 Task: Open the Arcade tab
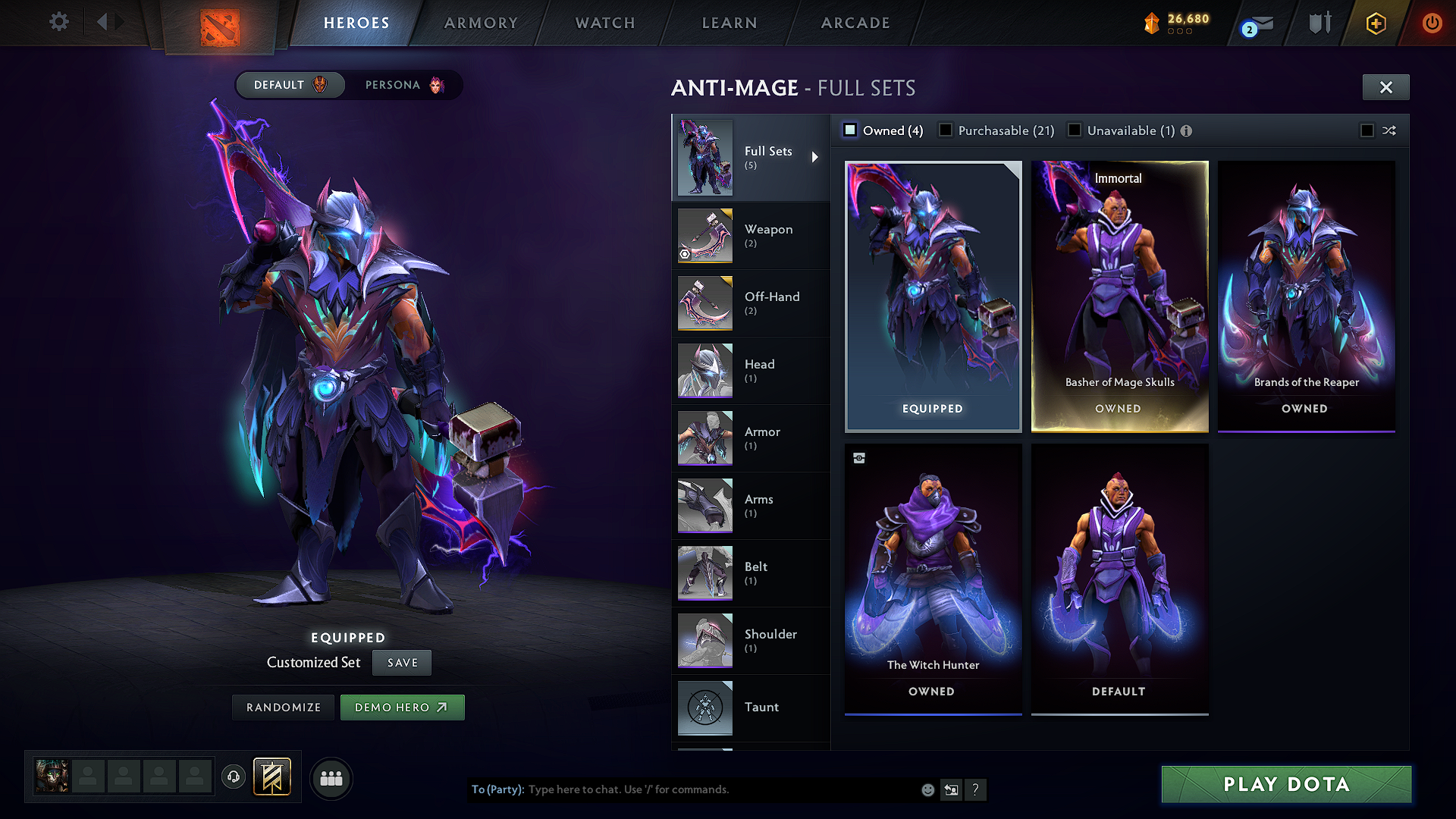point(855,23)
